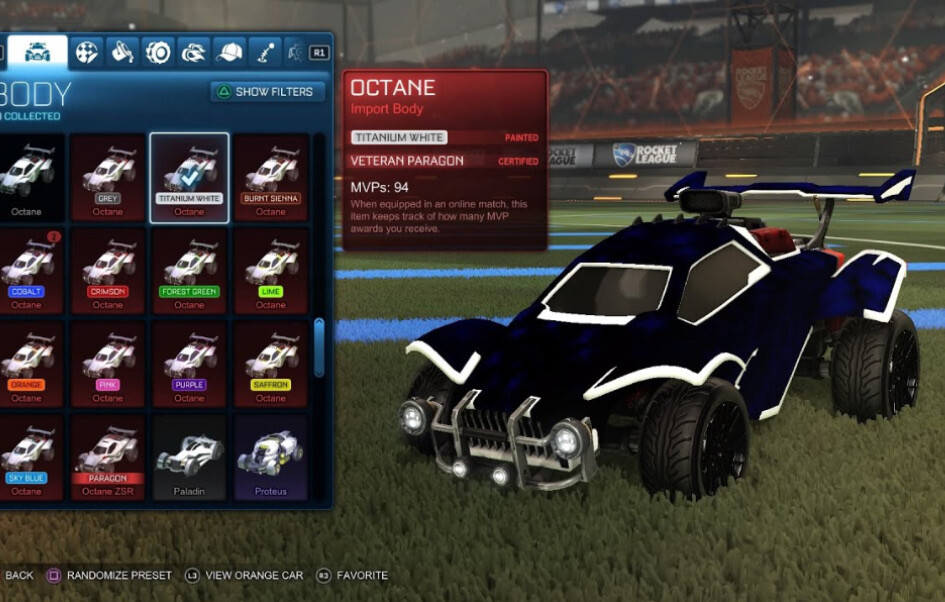
Task: Switch to the Rocket Boost flame tab
Action: (x=193, y=52)
